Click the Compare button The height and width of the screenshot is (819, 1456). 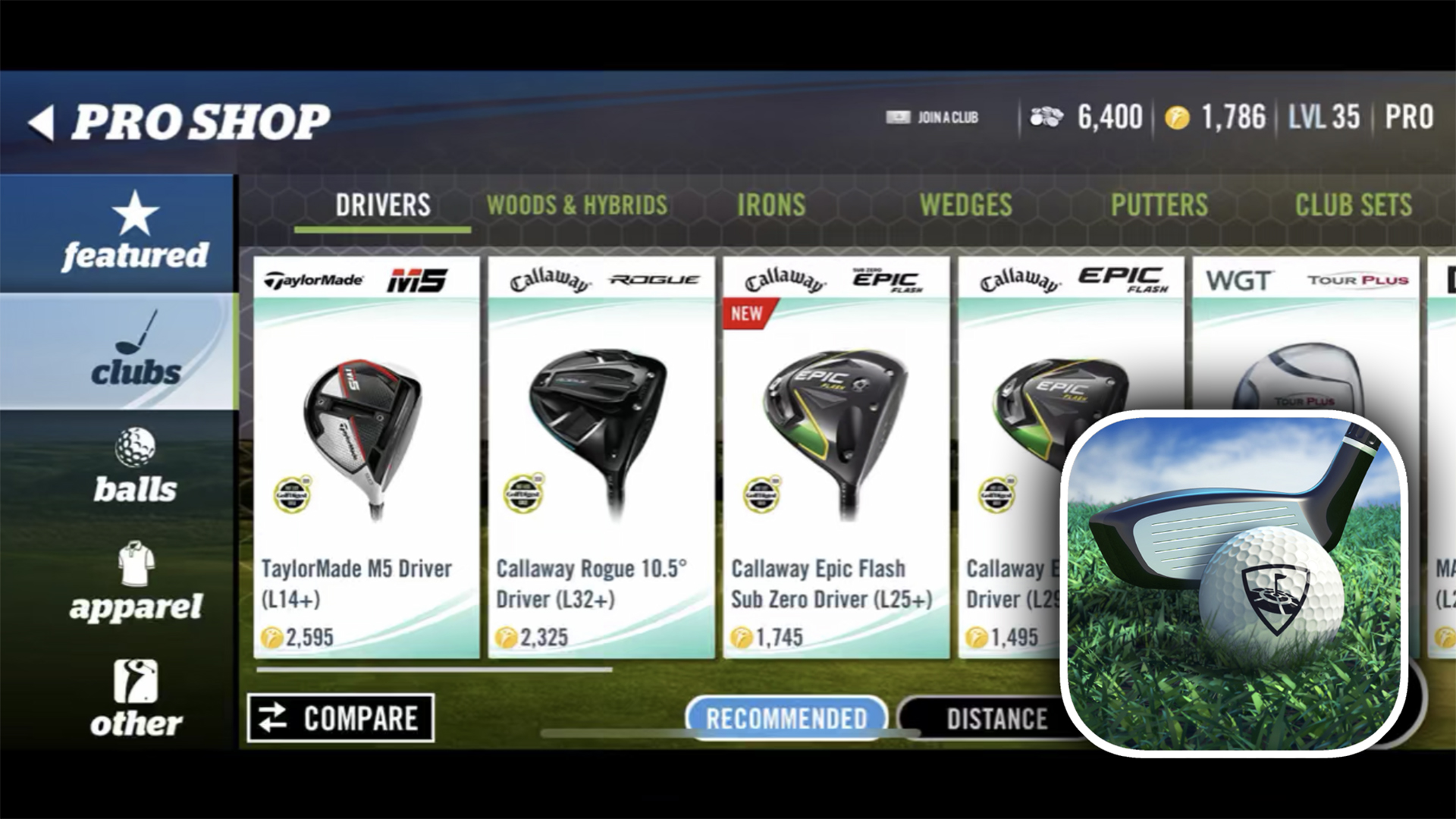[x=340, y=717]
